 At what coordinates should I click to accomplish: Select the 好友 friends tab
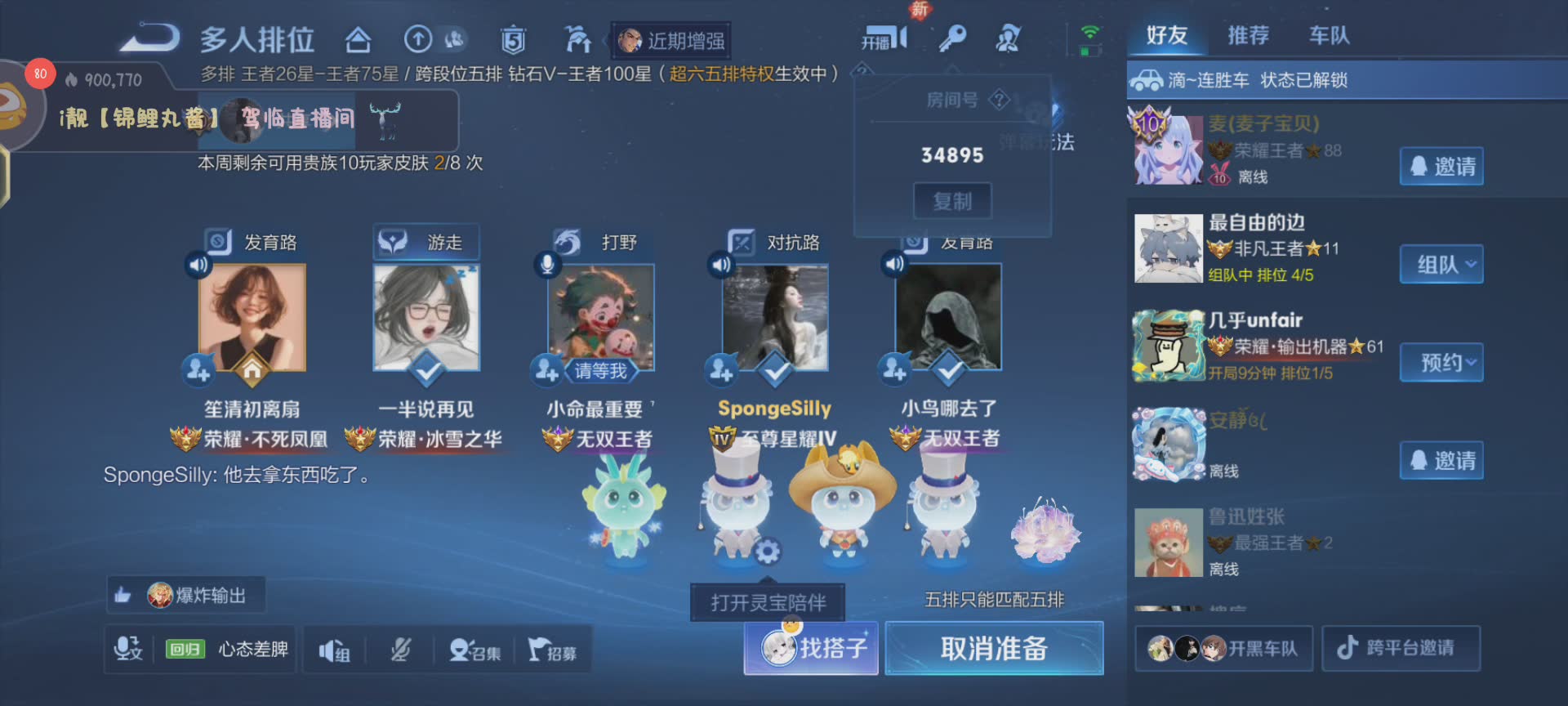point(1166,36)
